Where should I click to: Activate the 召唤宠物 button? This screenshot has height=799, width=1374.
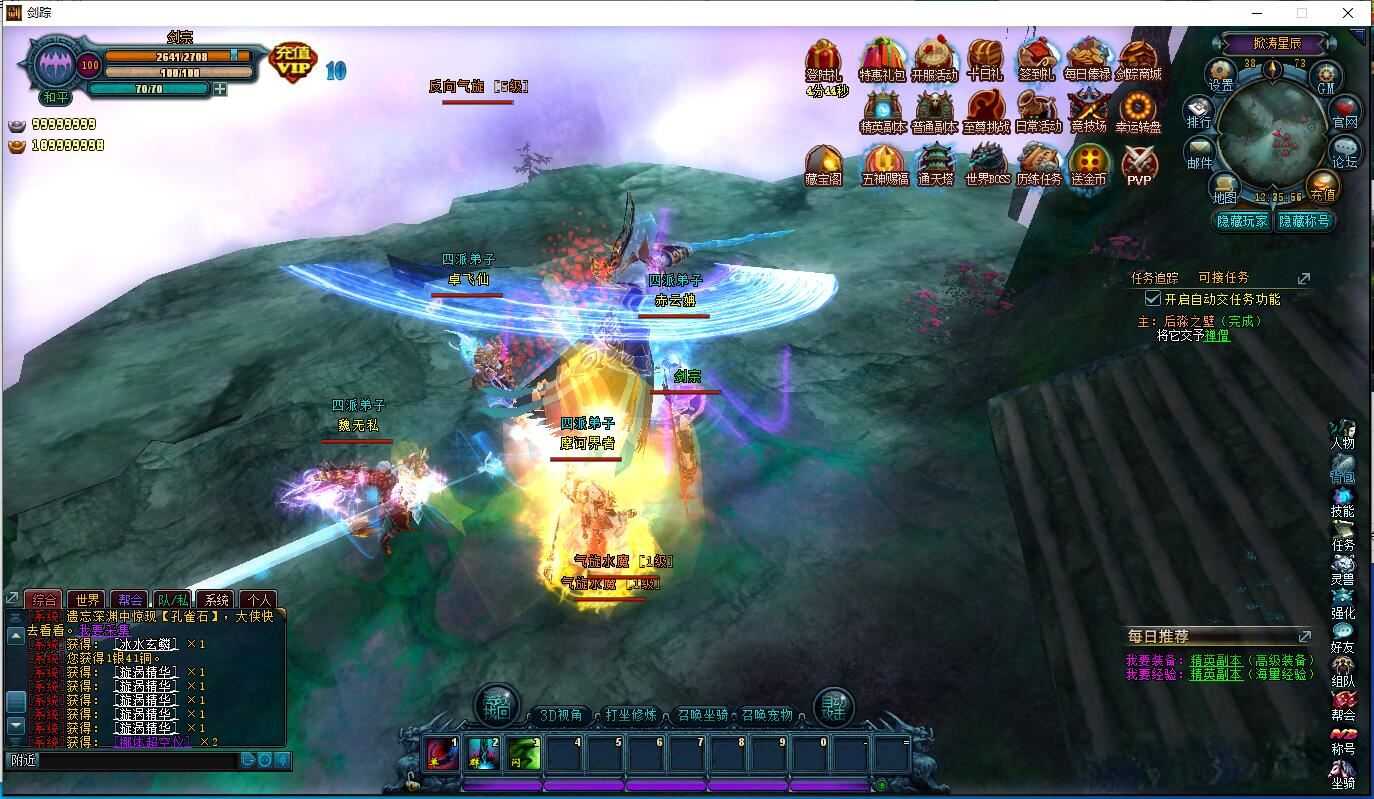click(x=767, y=715)
